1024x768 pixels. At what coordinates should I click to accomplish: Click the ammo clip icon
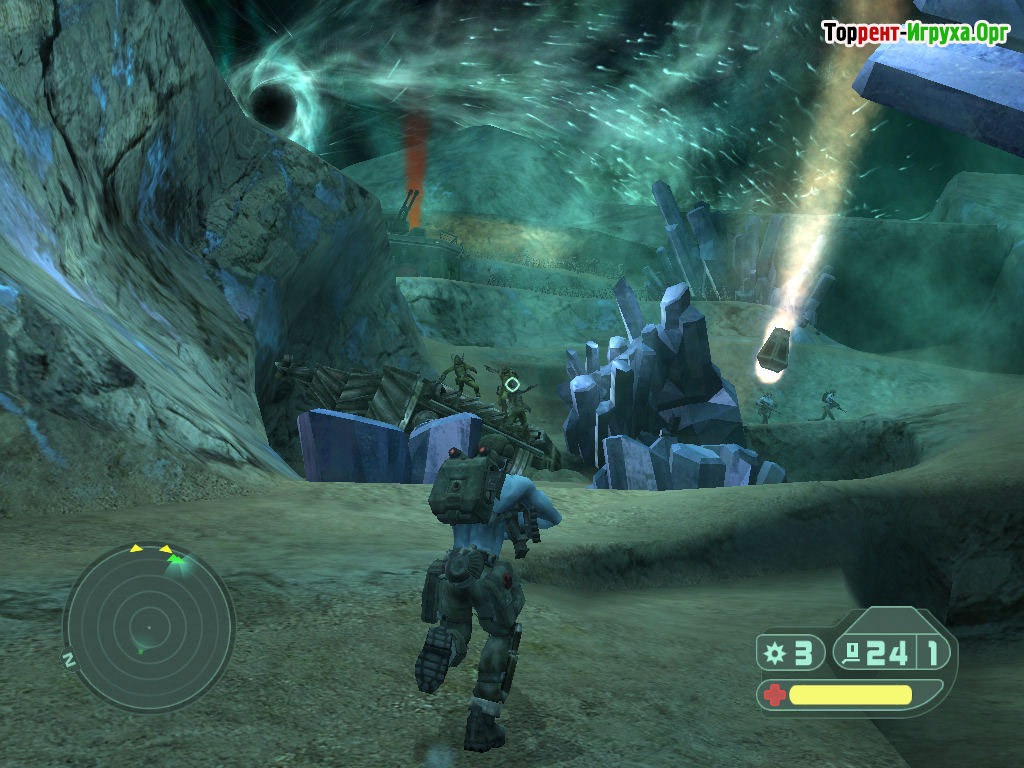pos(853,654)
